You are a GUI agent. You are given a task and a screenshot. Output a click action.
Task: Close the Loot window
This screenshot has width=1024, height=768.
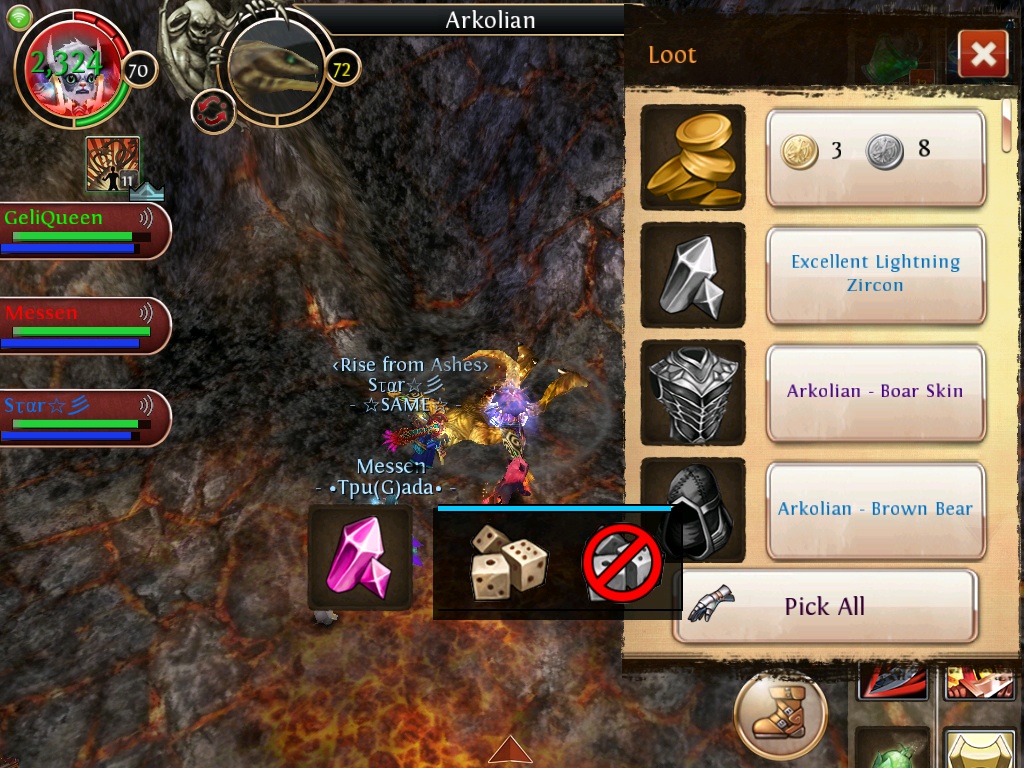[x=982, y=54]
